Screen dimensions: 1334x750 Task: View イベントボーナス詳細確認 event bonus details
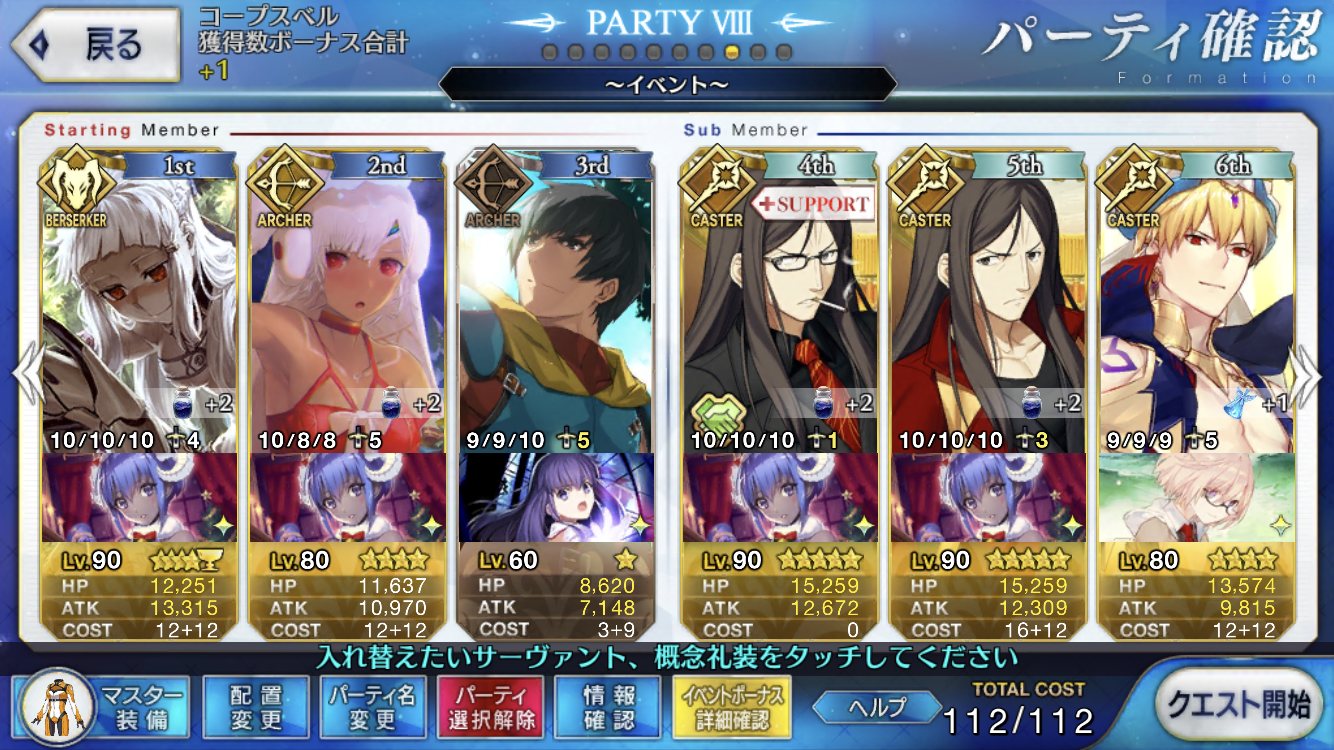pyautogui.click(x=732, y=707)
